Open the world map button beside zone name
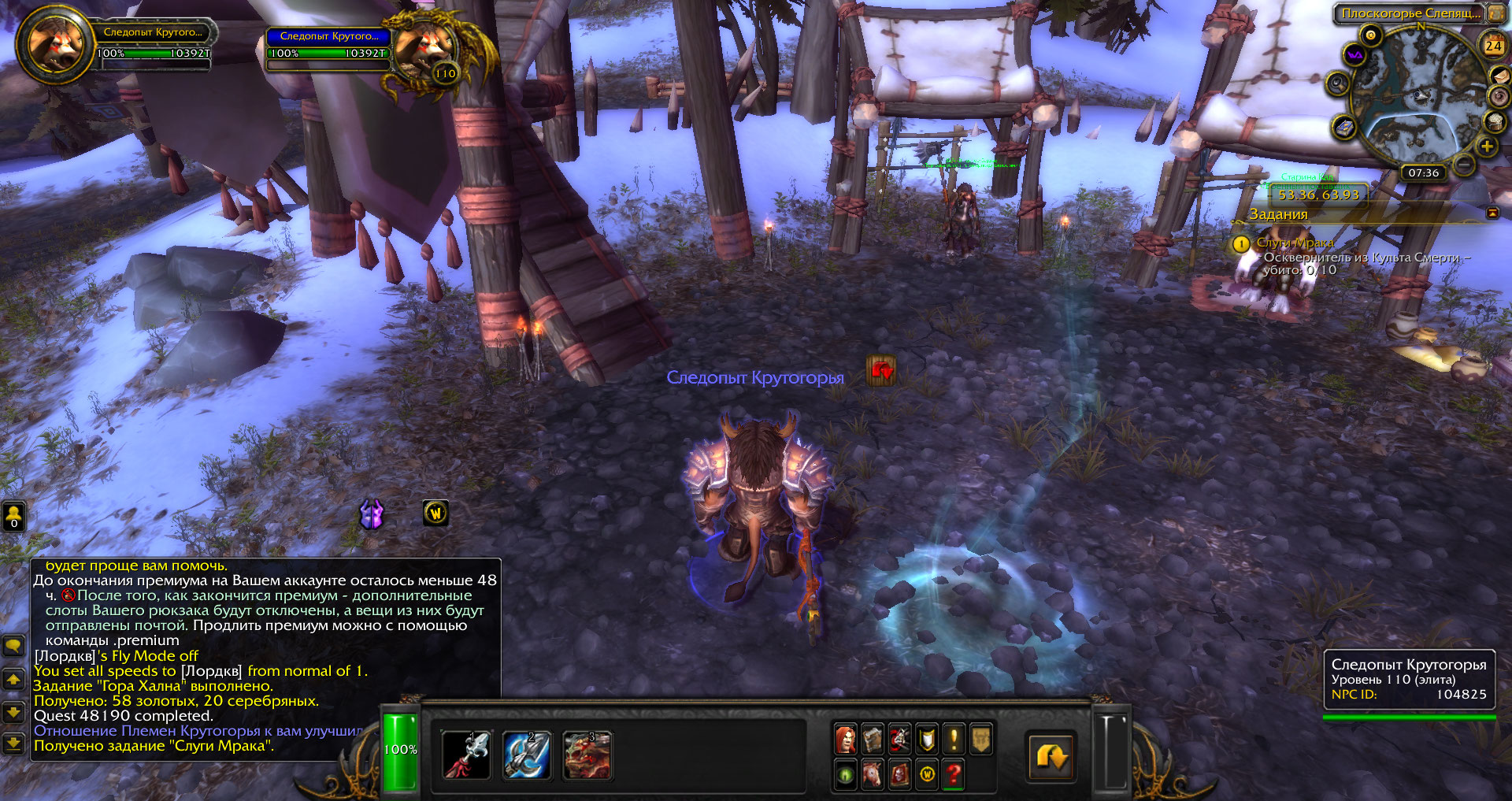The image size is (1512, 801). (1495, 13)
